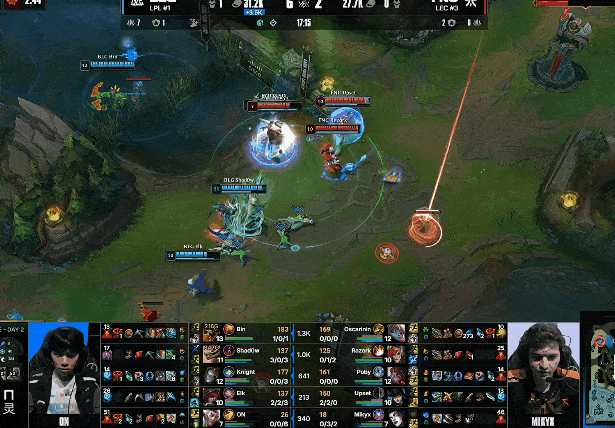Click Mikyx's champion portrait in scoreboard
Image resolution: width=615 pixels, height=428 pixels.
click(397, 416)
